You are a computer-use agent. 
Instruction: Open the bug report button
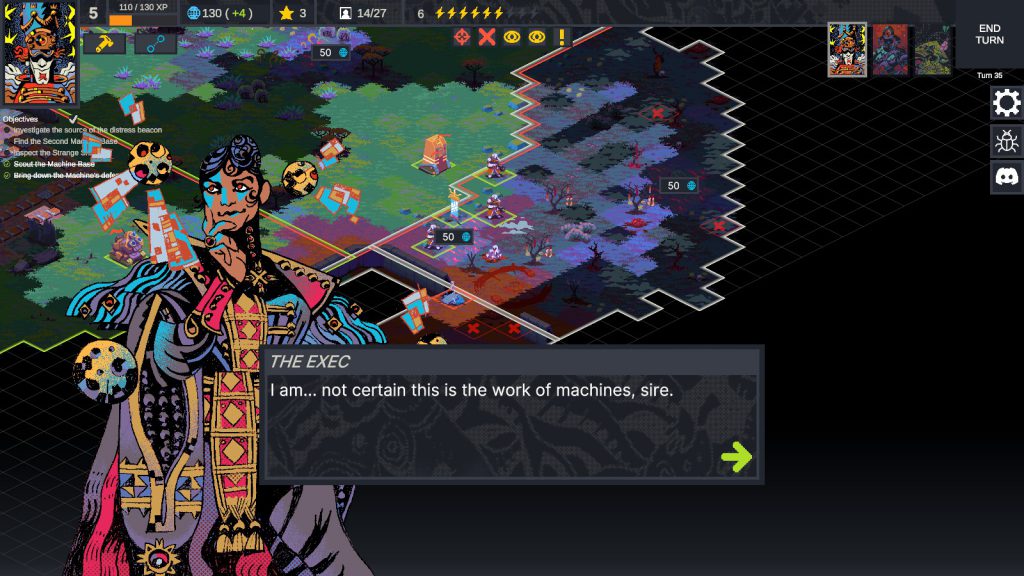pyautogui.click(x=1006, y=140)
